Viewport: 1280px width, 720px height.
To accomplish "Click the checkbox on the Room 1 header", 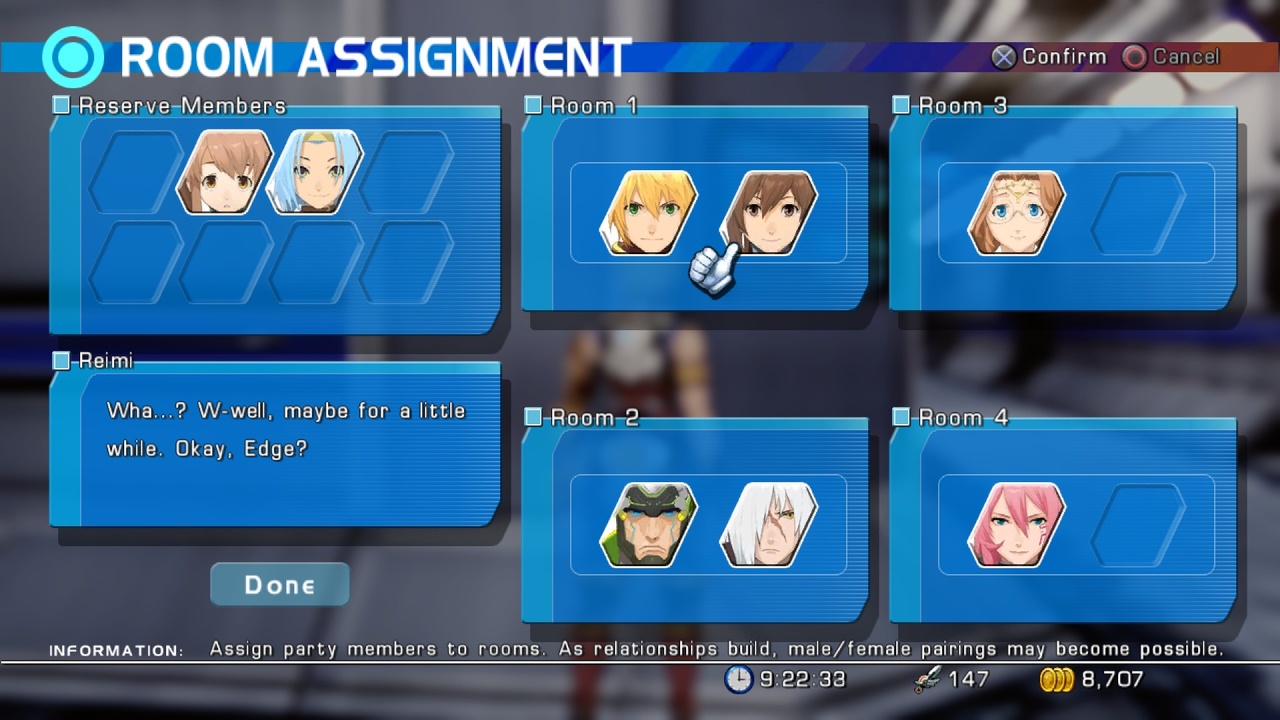I will (533, 105).
